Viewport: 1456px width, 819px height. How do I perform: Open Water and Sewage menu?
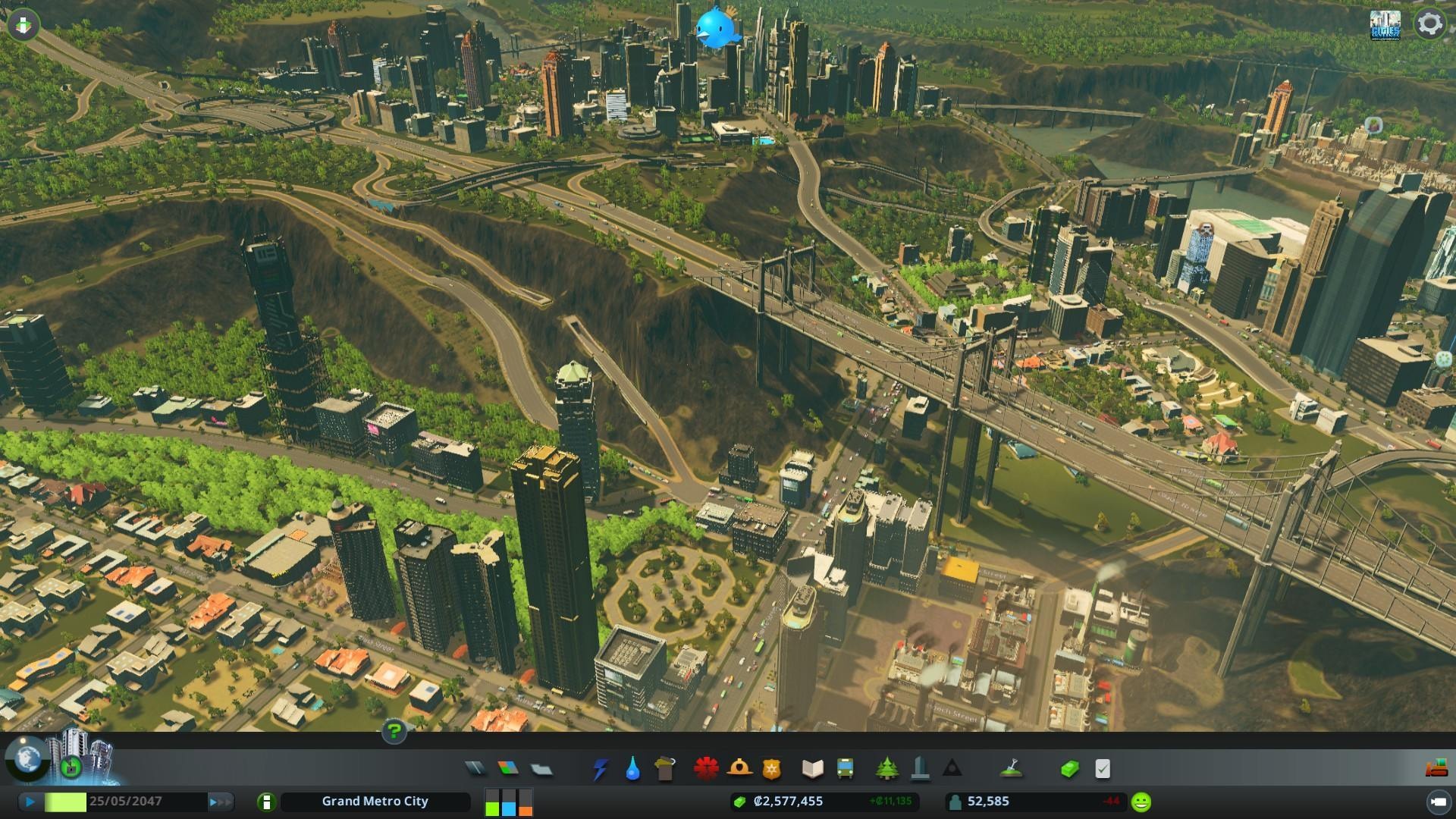point(632,769)
